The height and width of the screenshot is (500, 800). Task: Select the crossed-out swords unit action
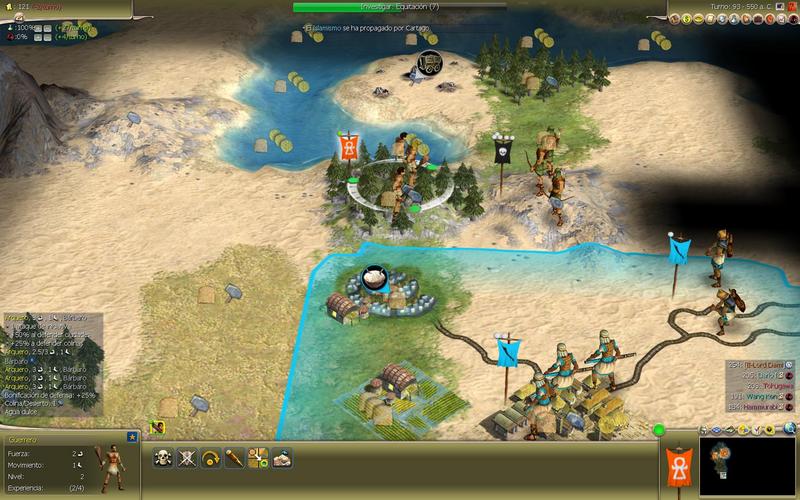[187, 458]
